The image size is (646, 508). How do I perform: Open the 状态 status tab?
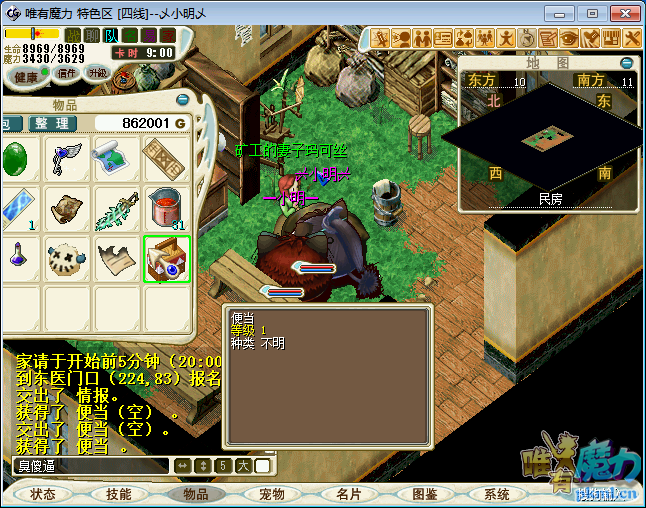pyautogui.click(x=43, y=494)
